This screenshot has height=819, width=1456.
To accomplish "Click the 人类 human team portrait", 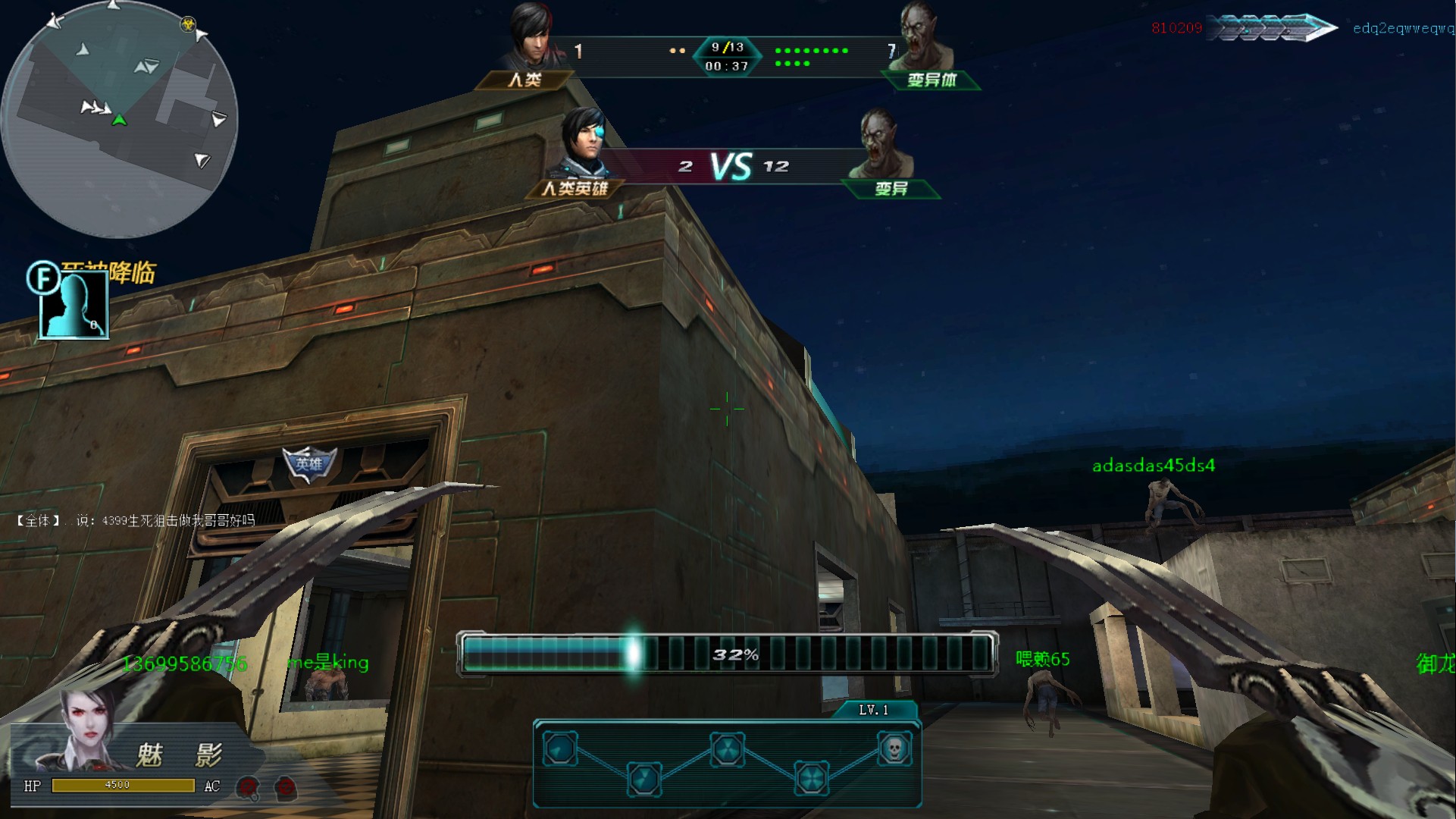I will (x=531, y=36).
